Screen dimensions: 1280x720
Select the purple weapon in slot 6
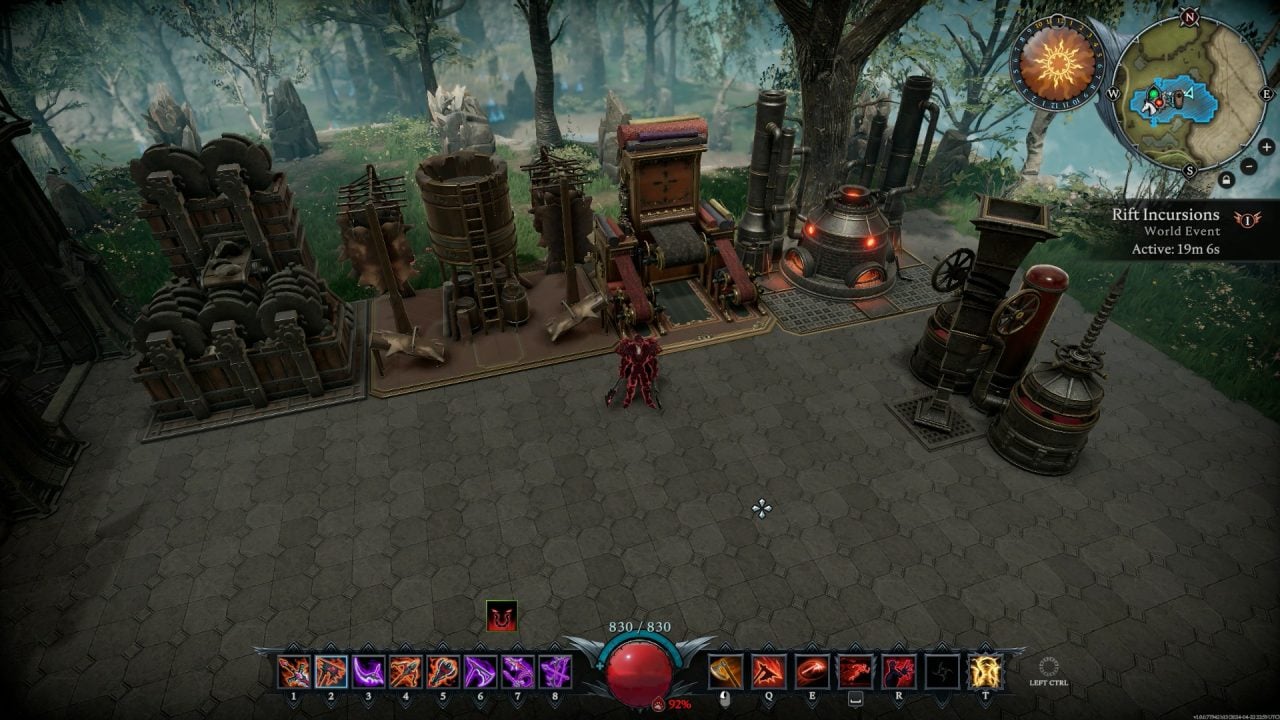click(480, 671)
